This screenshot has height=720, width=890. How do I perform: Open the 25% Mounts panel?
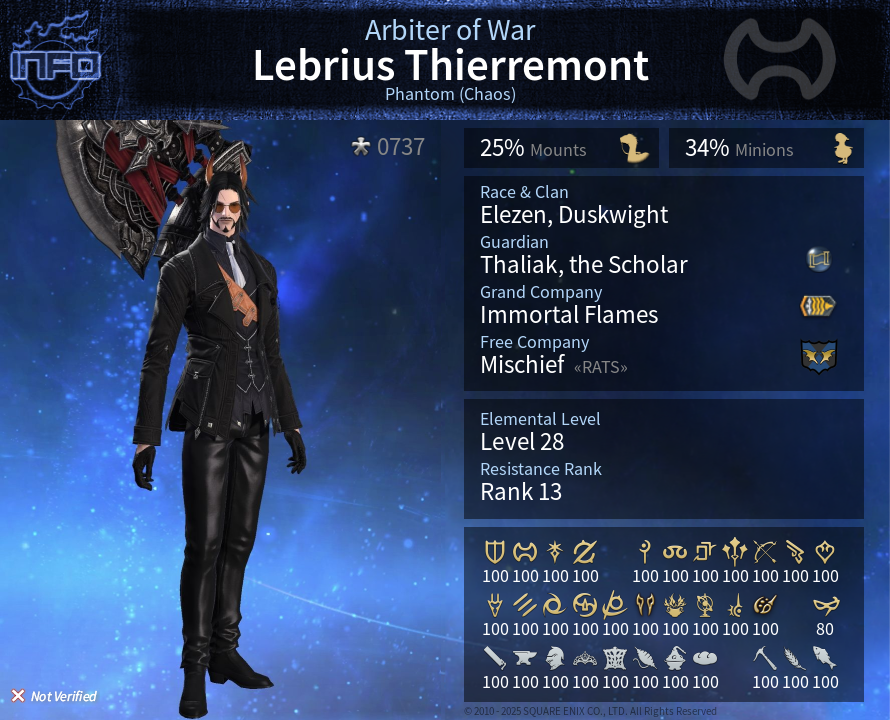click(561, 148)
